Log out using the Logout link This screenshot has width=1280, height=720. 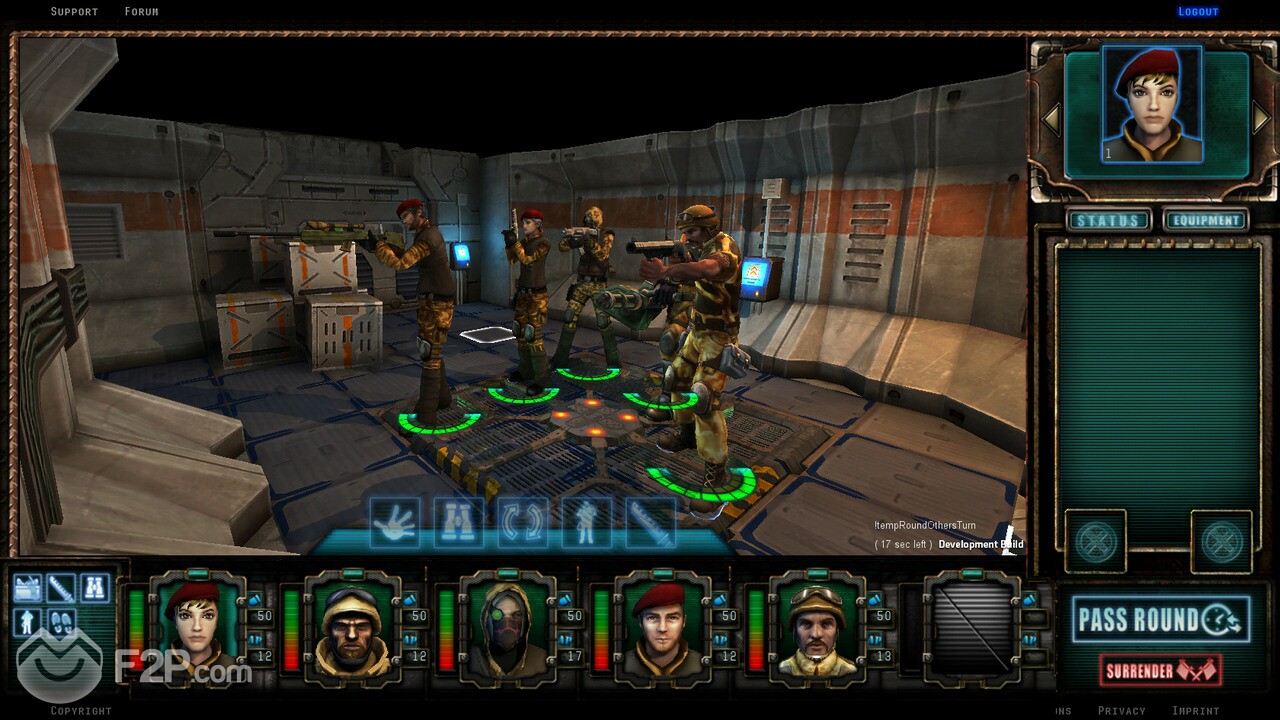pos(1198,12)
